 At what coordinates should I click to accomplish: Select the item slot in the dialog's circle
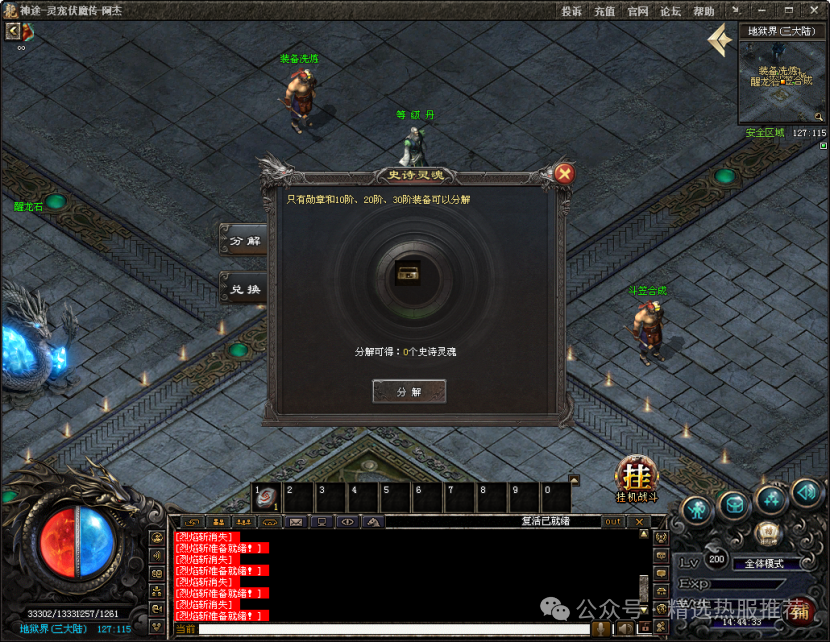pos(408,273)
